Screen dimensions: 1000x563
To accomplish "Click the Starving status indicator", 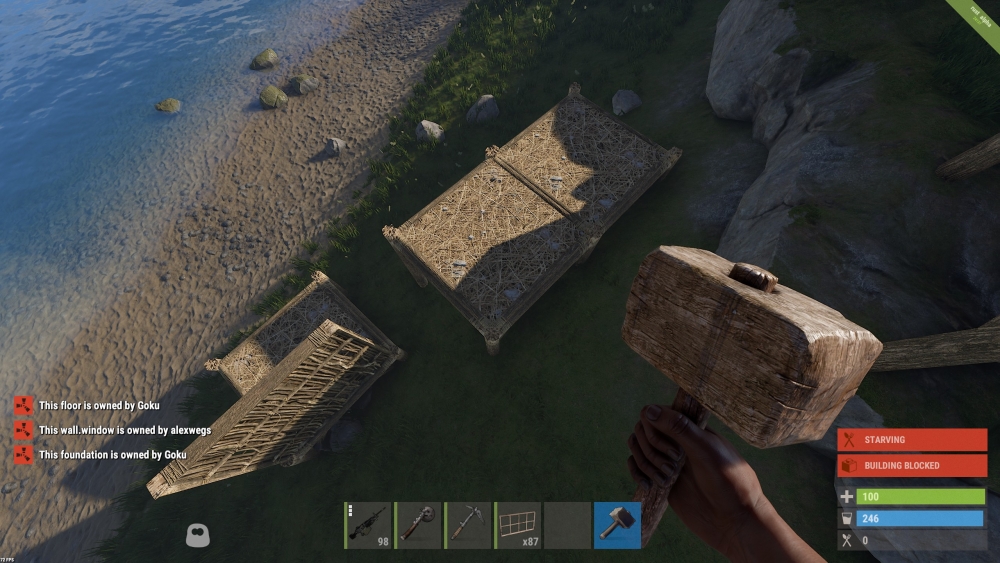I will (911, 440).
